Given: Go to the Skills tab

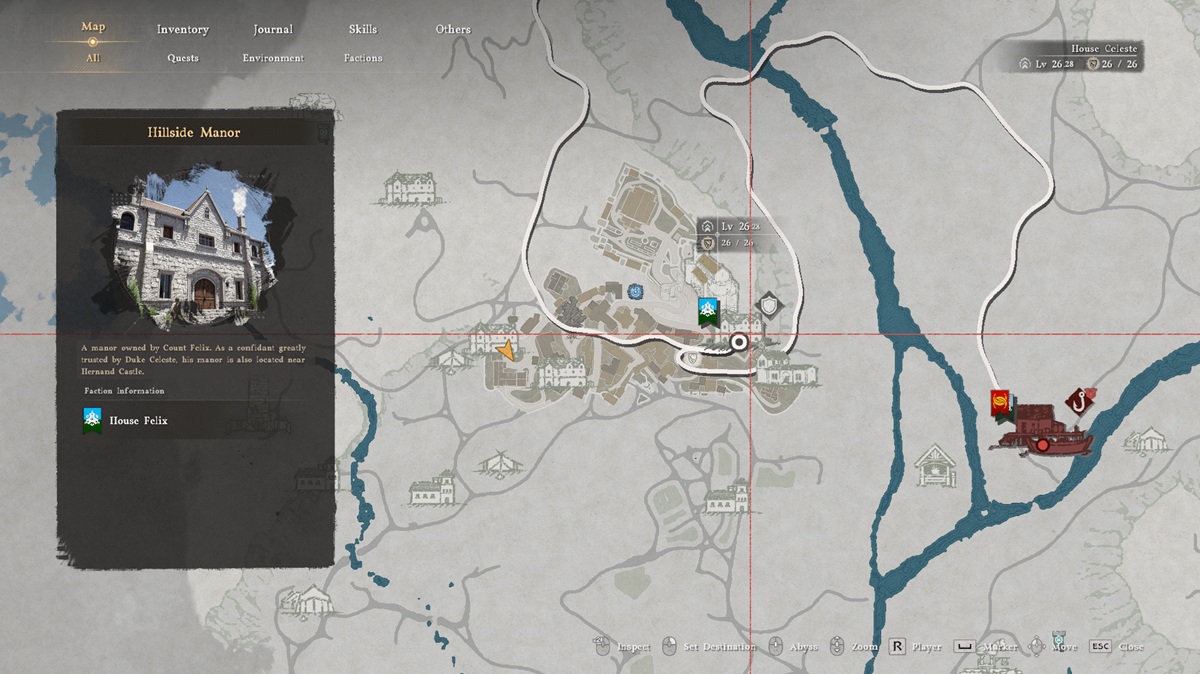Looking at the screenshot, I should point(363,30).
